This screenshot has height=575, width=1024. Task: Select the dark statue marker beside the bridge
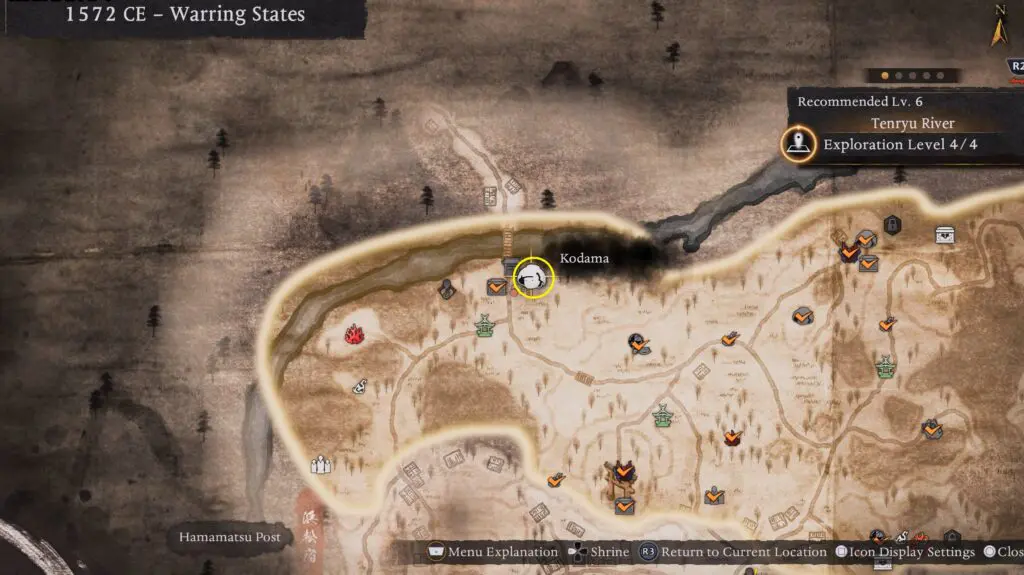(446, 289)
